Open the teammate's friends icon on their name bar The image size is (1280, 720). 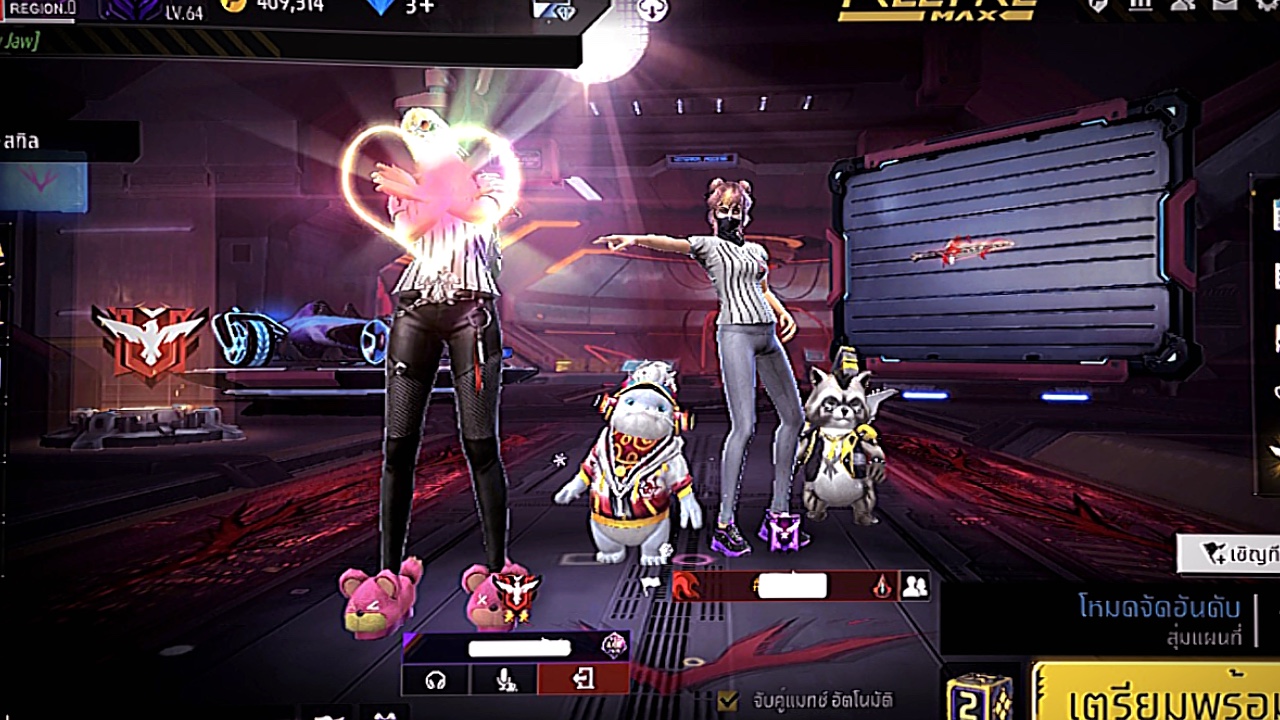[x=914, y=586]
